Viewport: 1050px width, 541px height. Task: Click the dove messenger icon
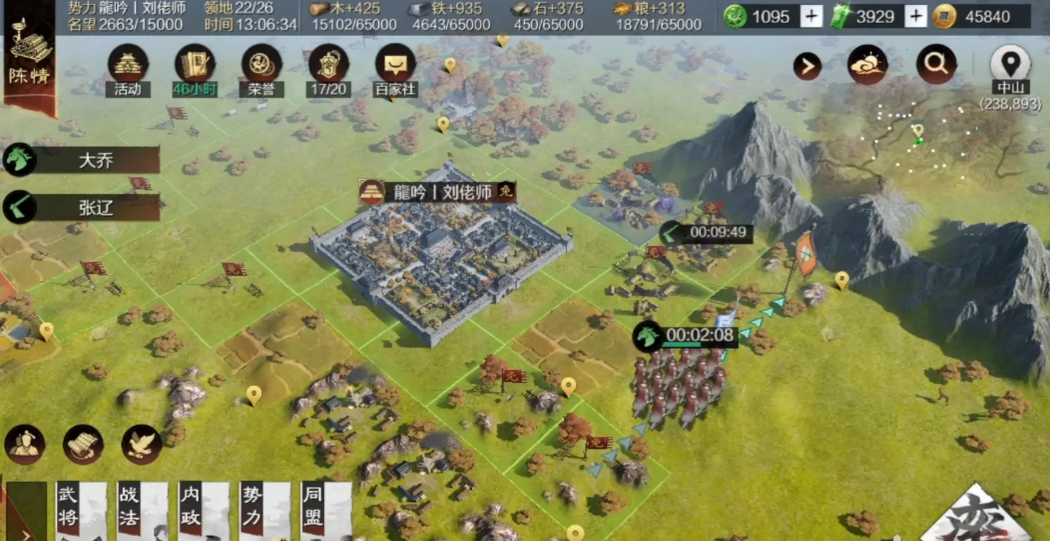142,444
